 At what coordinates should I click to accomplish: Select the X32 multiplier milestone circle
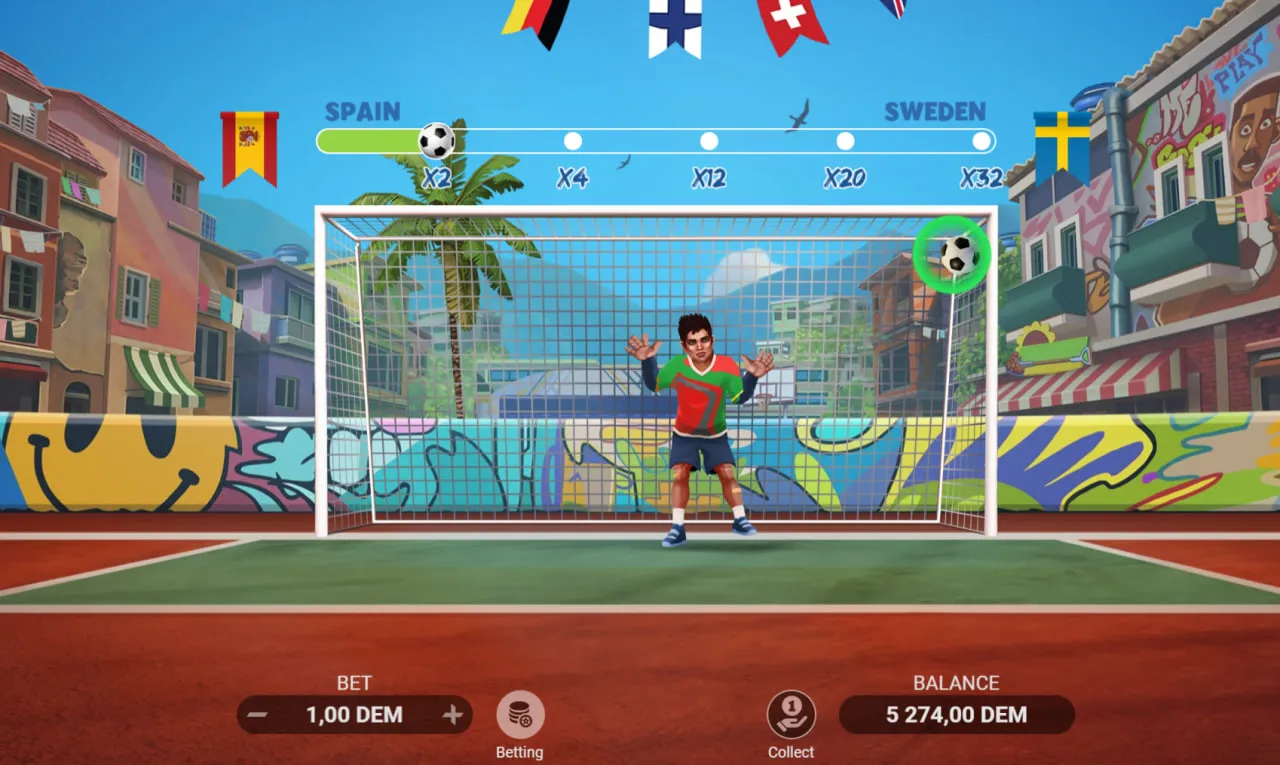pyautogui.click(x=981, y=141)
